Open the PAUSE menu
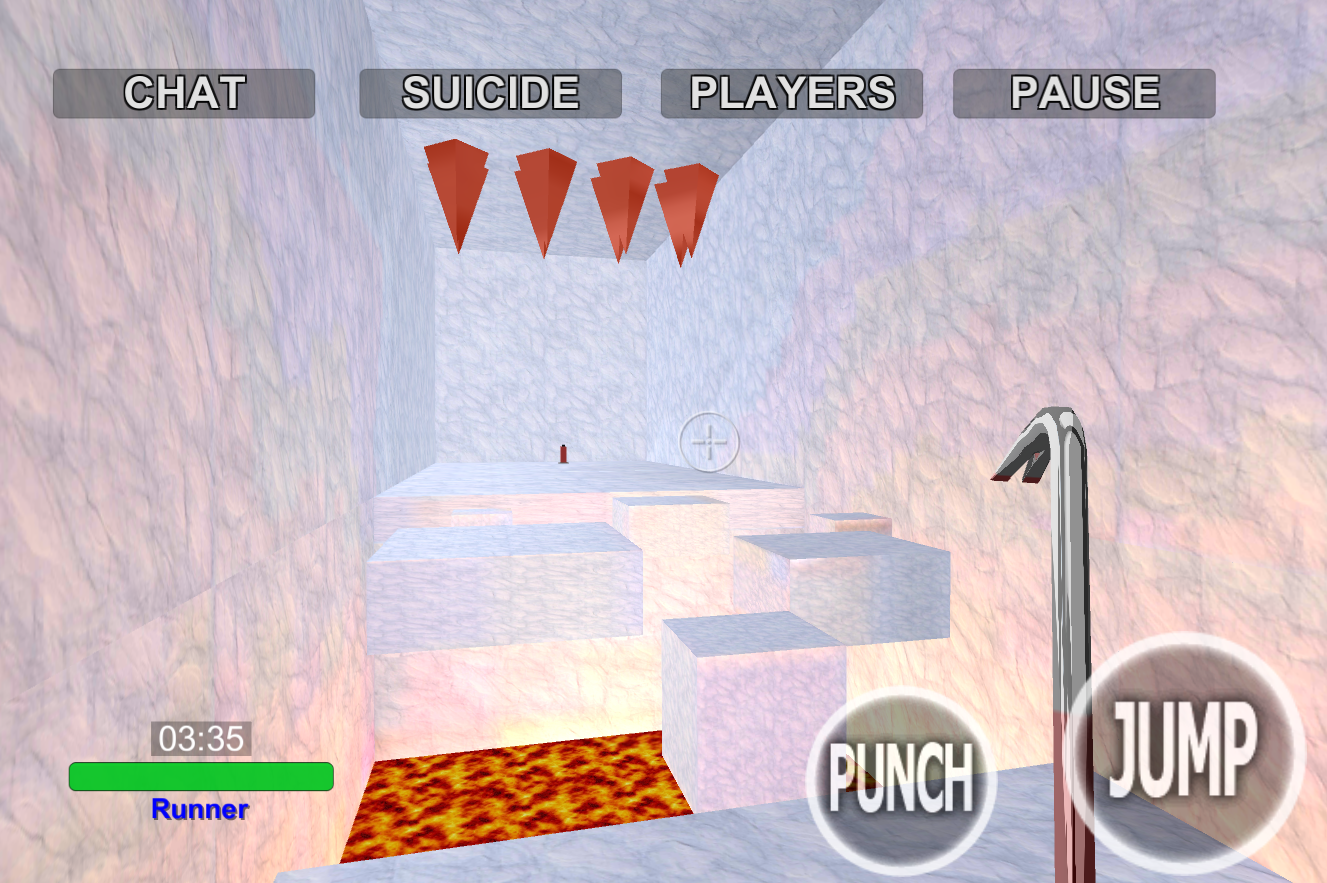Viewport: 1327px width, 883px height. pyautogui.click(x=1084, y=92)
